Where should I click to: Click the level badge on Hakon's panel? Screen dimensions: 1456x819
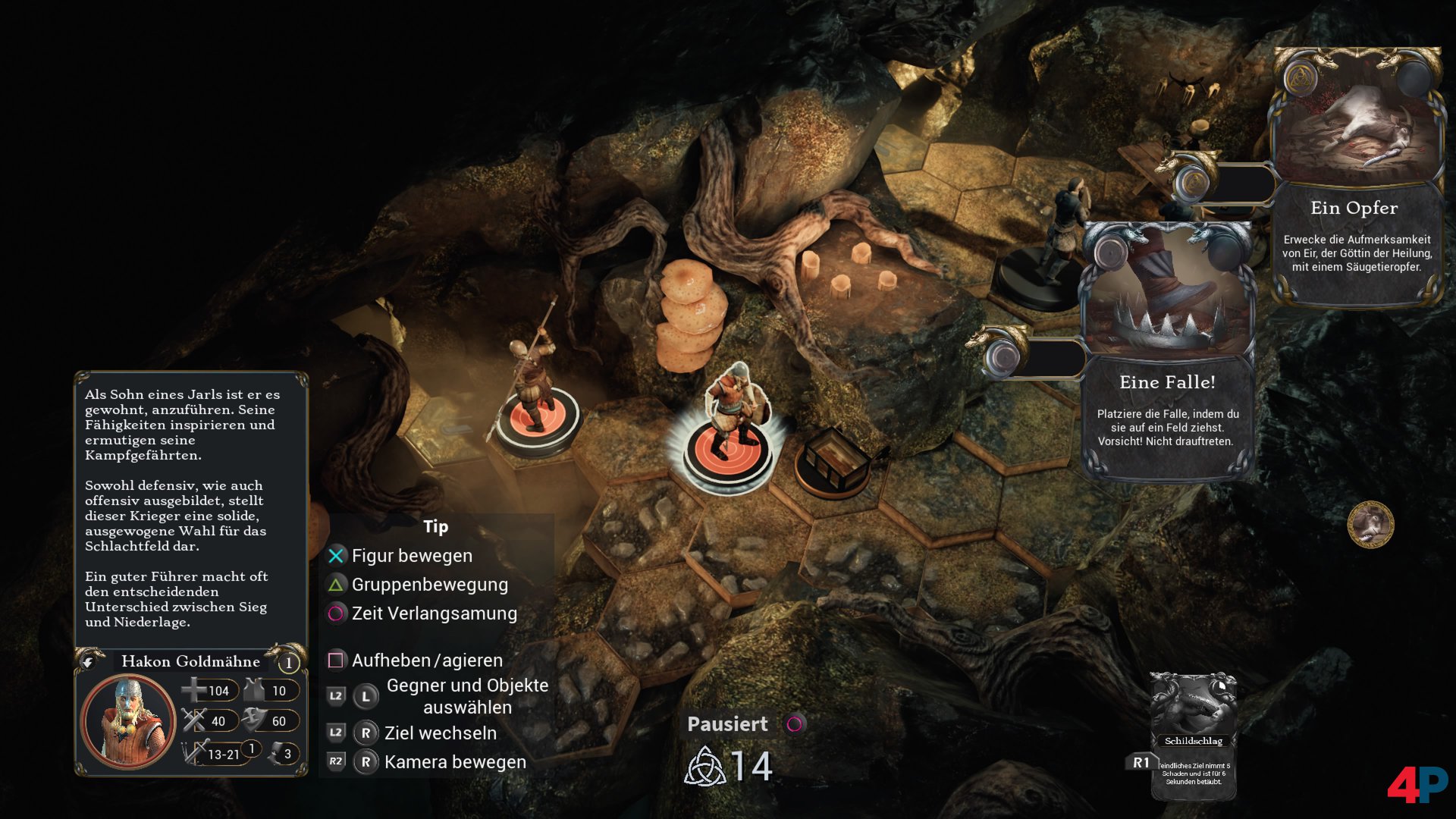click(x=288, y=663)
